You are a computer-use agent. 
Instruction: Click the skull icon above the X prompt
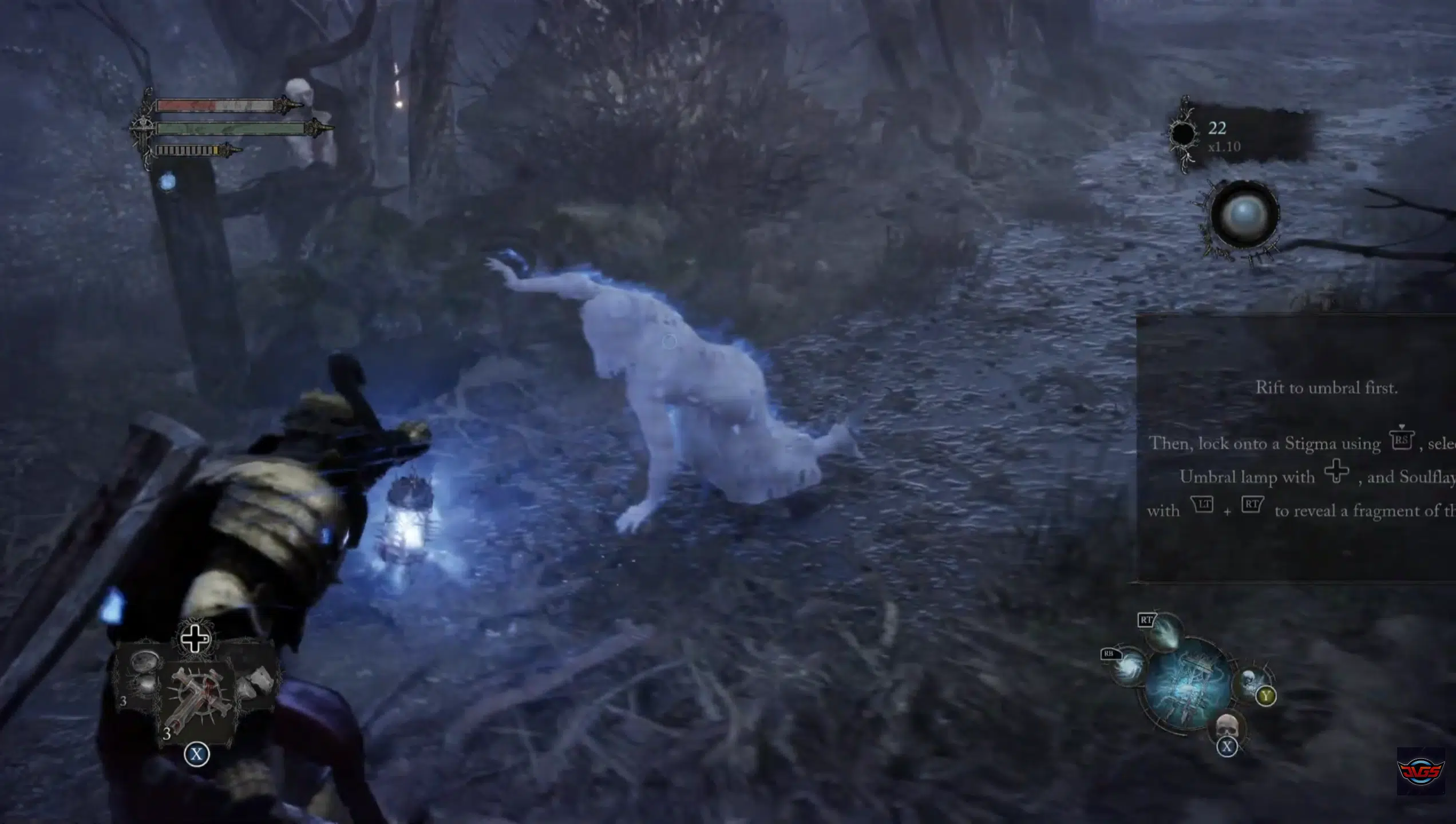1228,725
